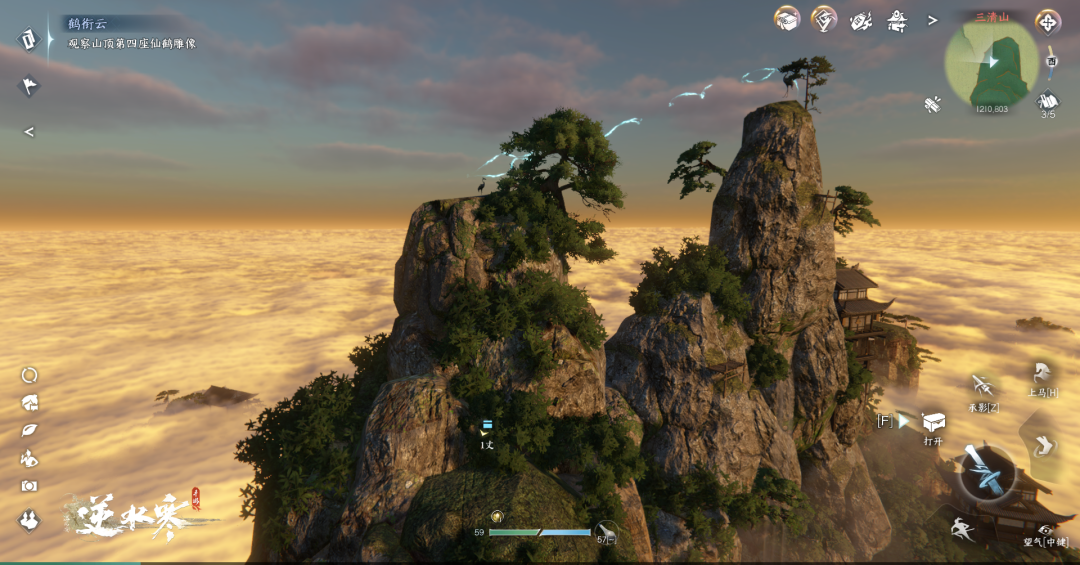
Task: Click the four-petal icon beside the minimap
Action: pos(1047,22)
